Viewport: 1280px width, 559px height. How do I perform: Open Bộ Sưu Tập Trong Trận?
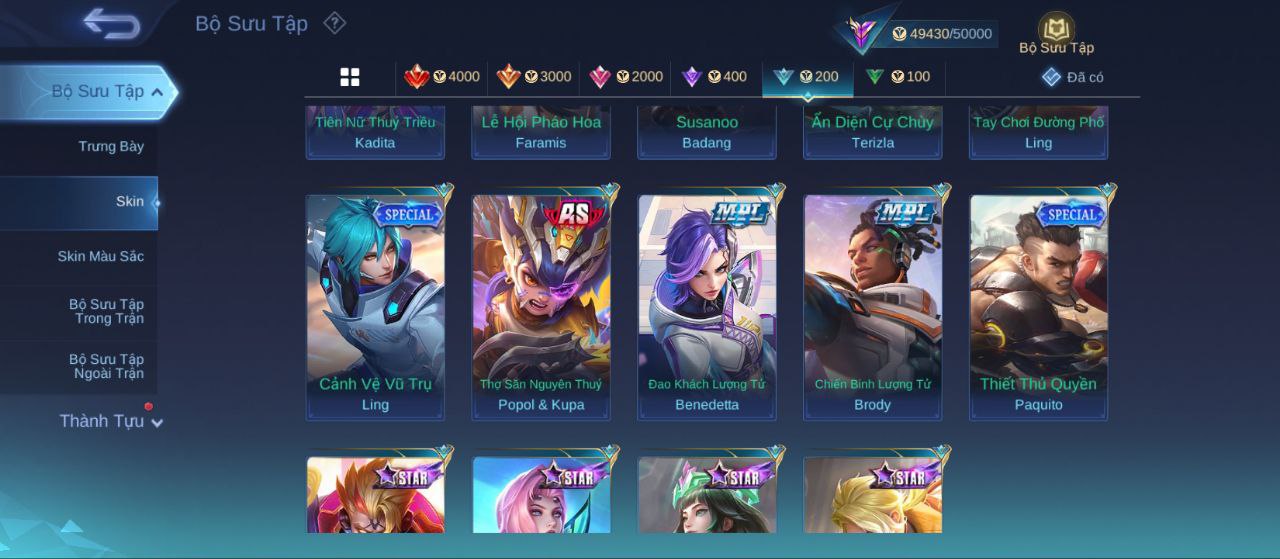(x=105, y=312)
